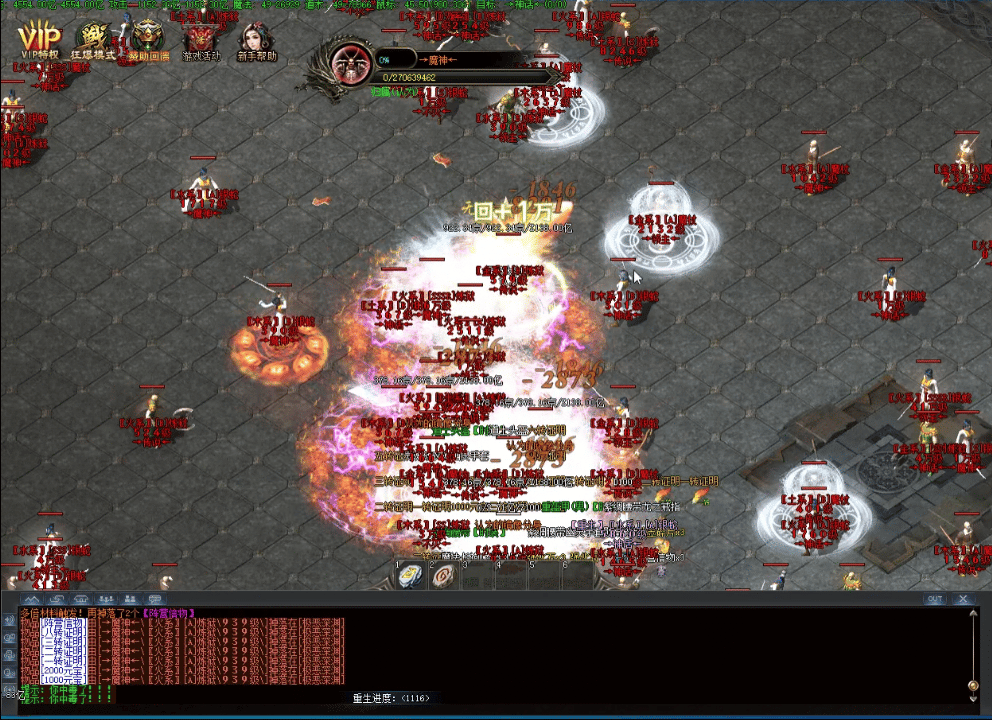
Task: Toggle 狂爆模式 rage mode
Action: (x=95, y=40)
